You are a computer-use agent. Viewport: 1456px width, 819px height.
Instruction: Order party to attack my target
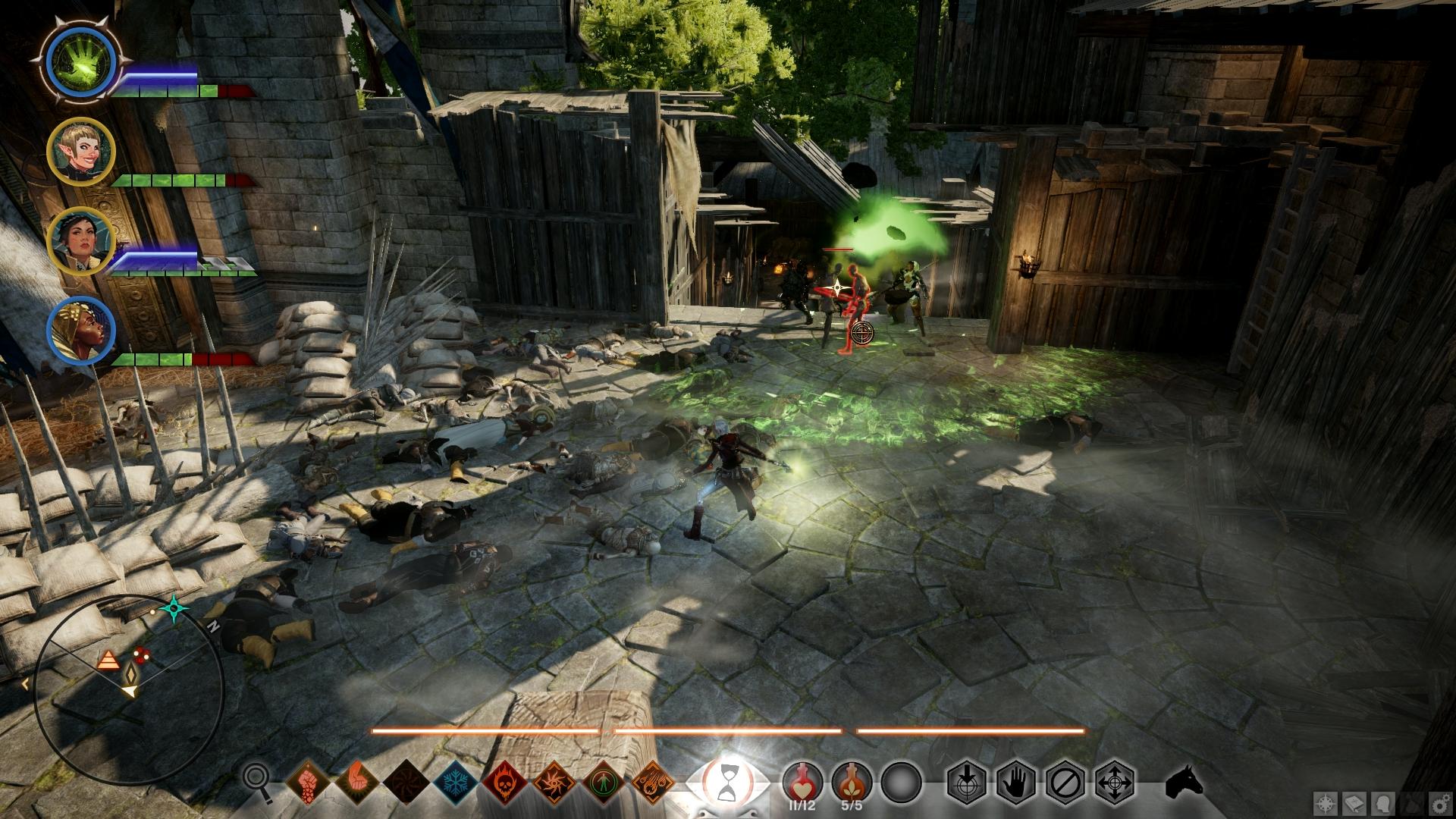(967, 781)
